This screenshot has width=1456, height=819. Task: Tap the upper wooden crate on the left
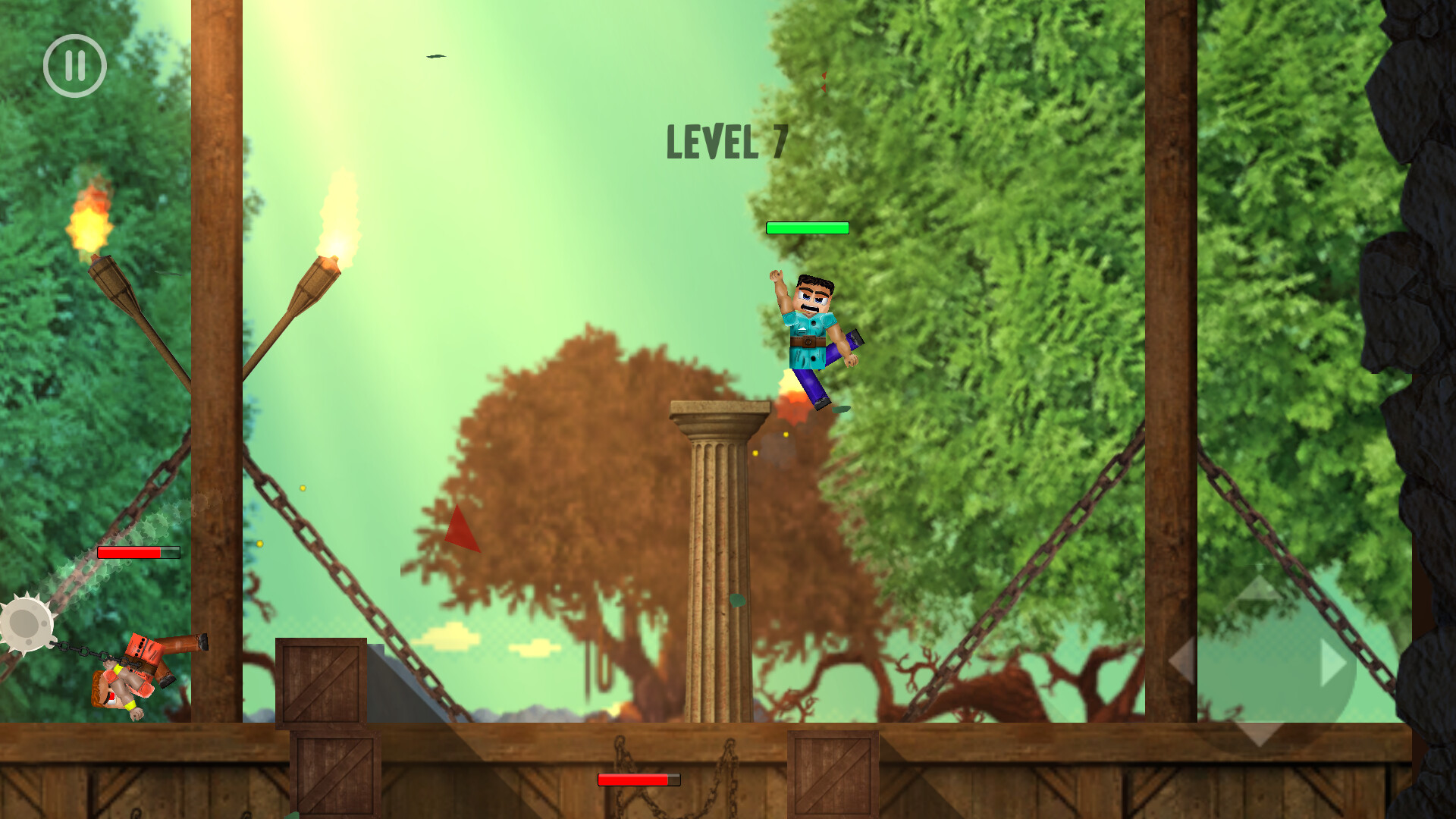(322, 682)
